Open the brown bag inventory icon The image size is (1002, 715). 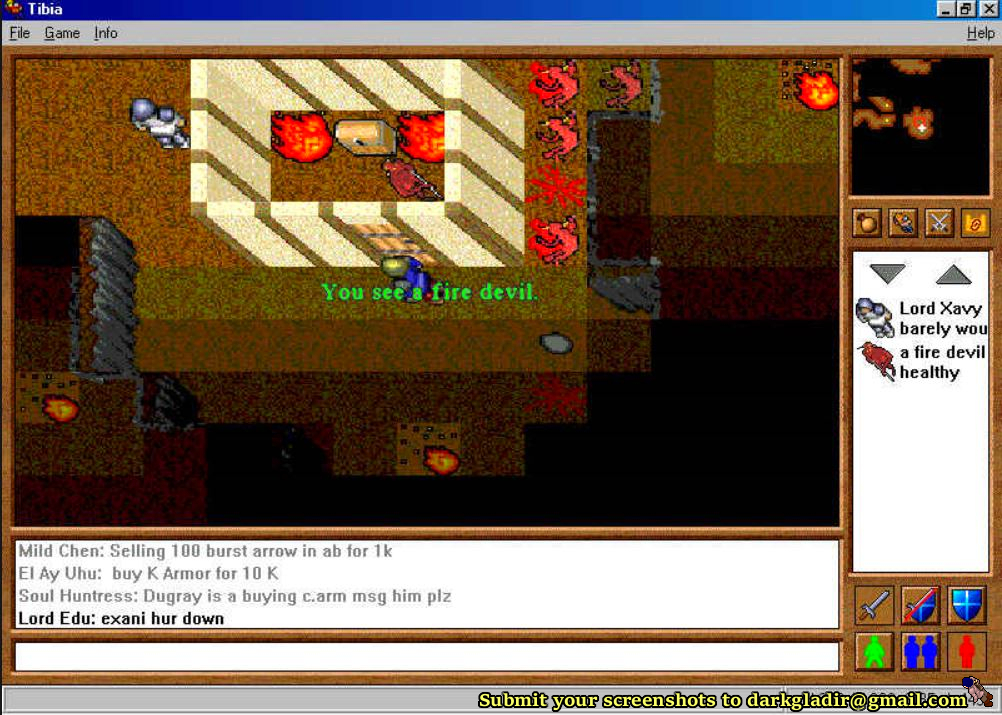pyautogui.click(x=867, y=223)
